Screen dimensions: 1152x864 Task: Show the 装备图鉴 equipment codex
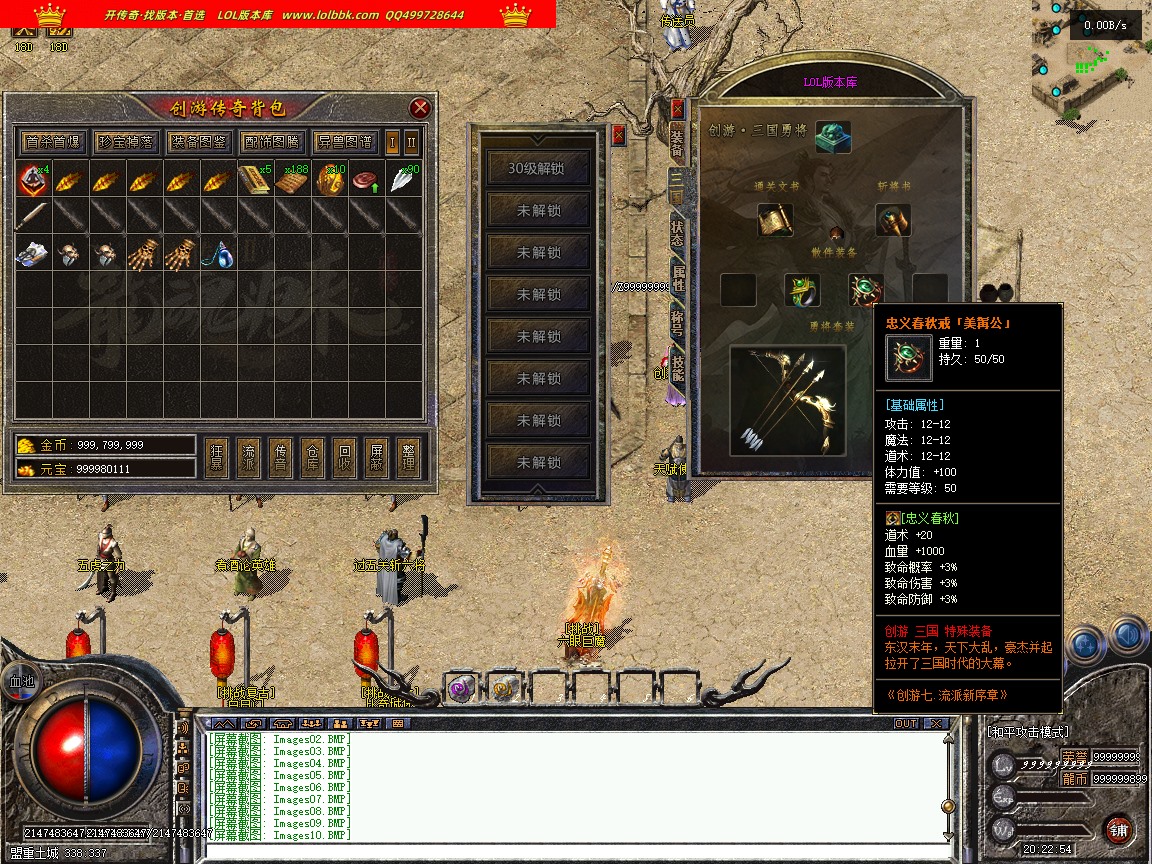pos(198,141)
